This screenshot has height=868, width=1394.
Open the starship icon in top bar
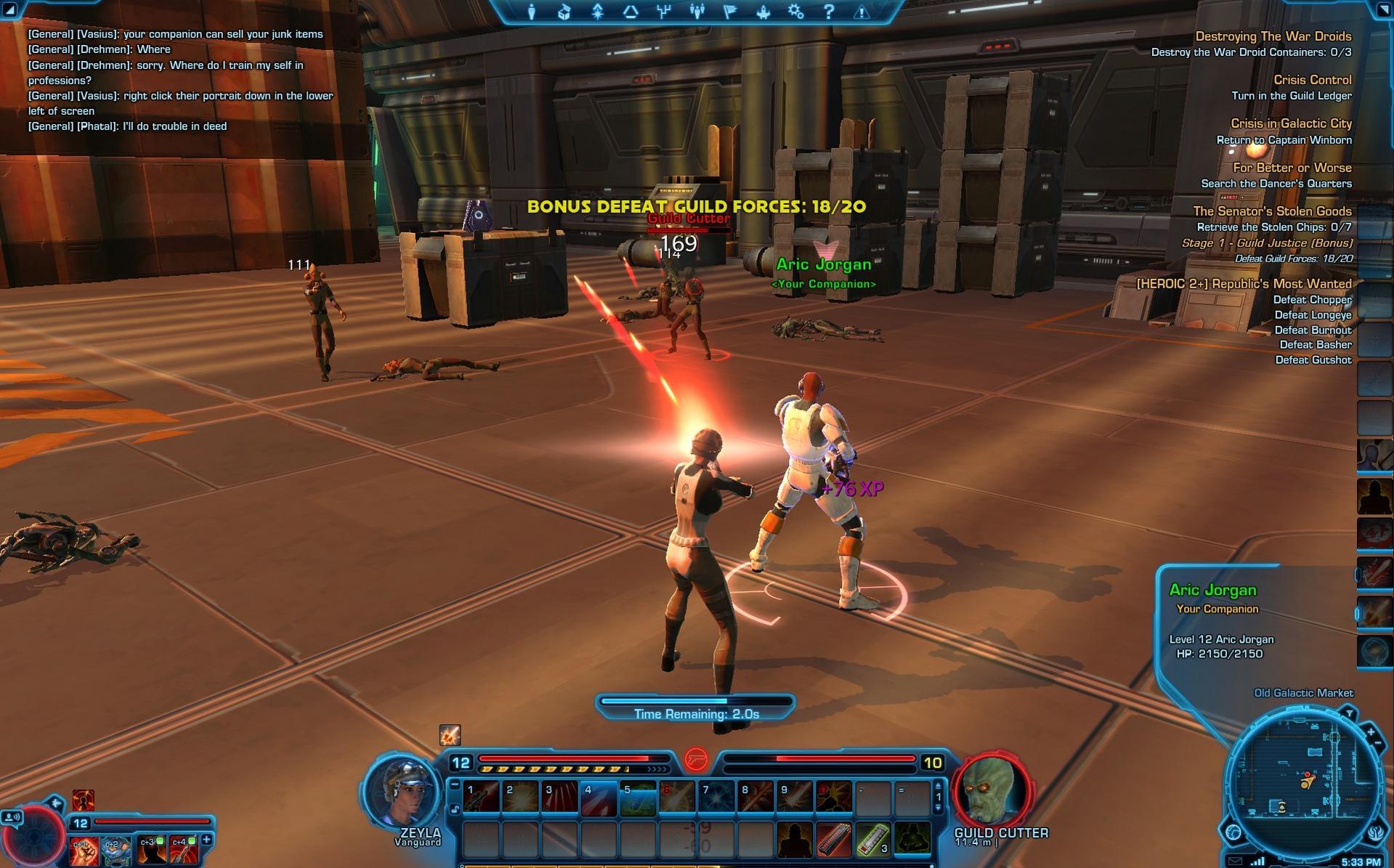pos(763,12)
